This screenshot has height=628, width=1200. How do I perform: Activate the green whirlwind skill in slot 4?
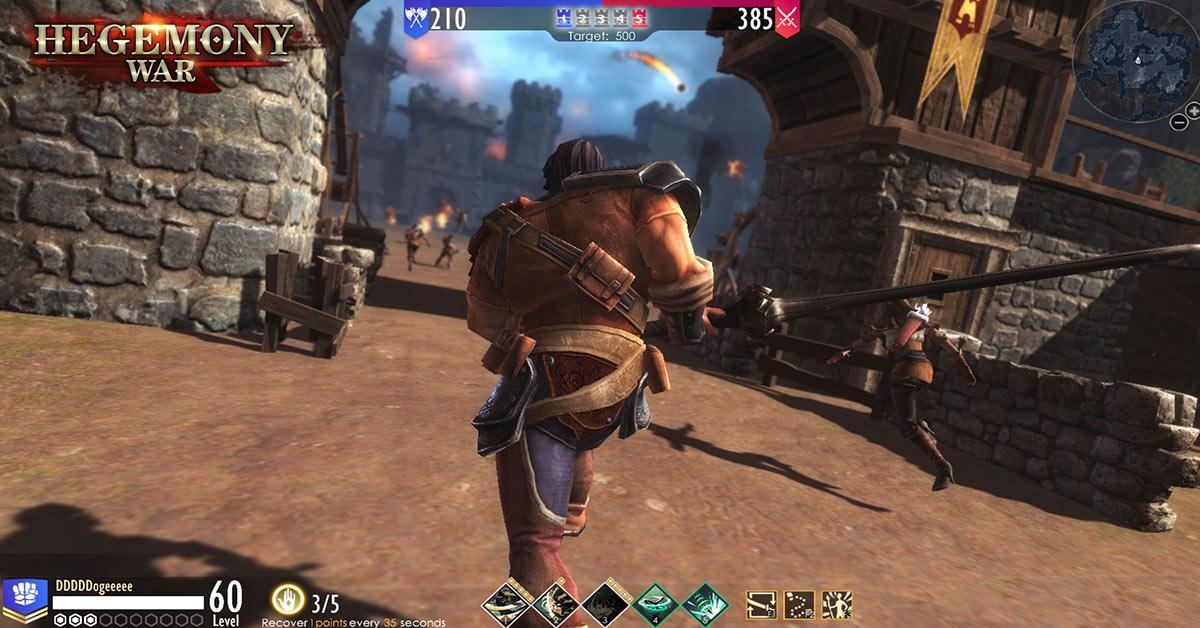(654, 604)
